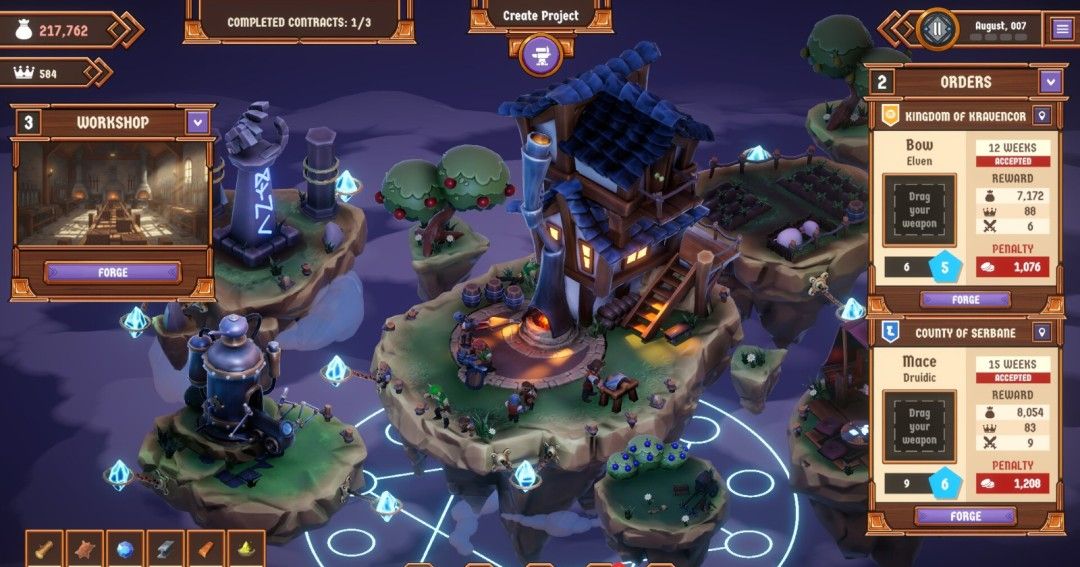Click the Mace order weapon slot
The width and height of the screenshot is (1080, 567).
(x=919, y=427)
